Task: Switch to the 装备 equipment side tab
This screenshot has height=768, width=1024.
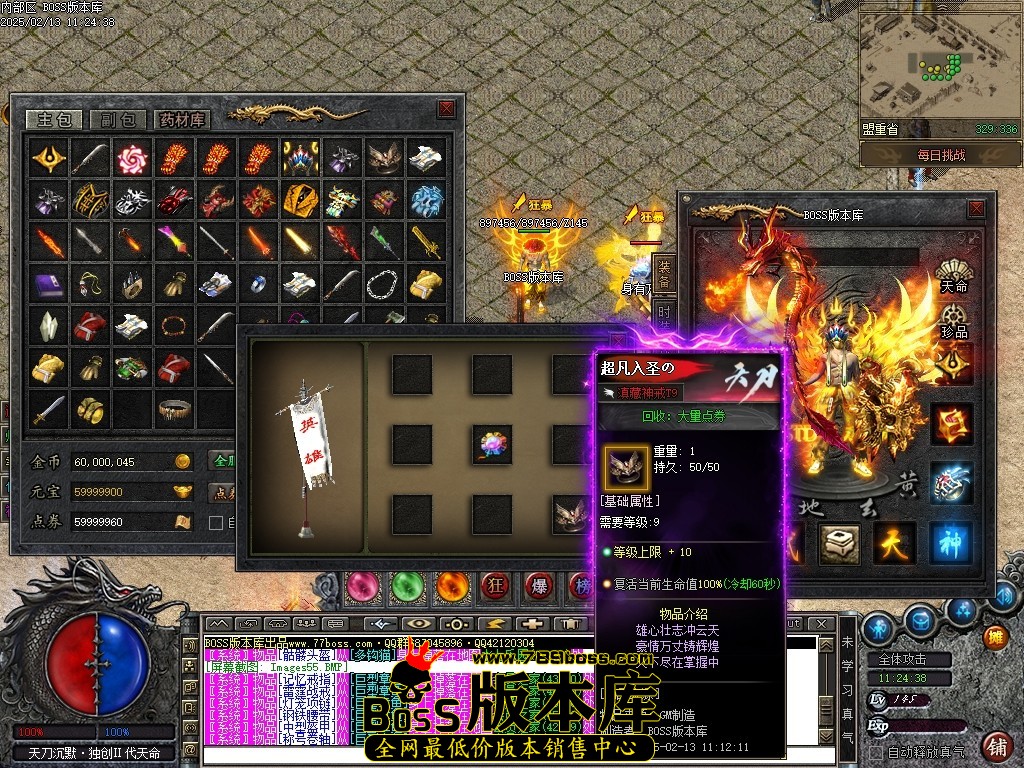Action: coord(664,274)
